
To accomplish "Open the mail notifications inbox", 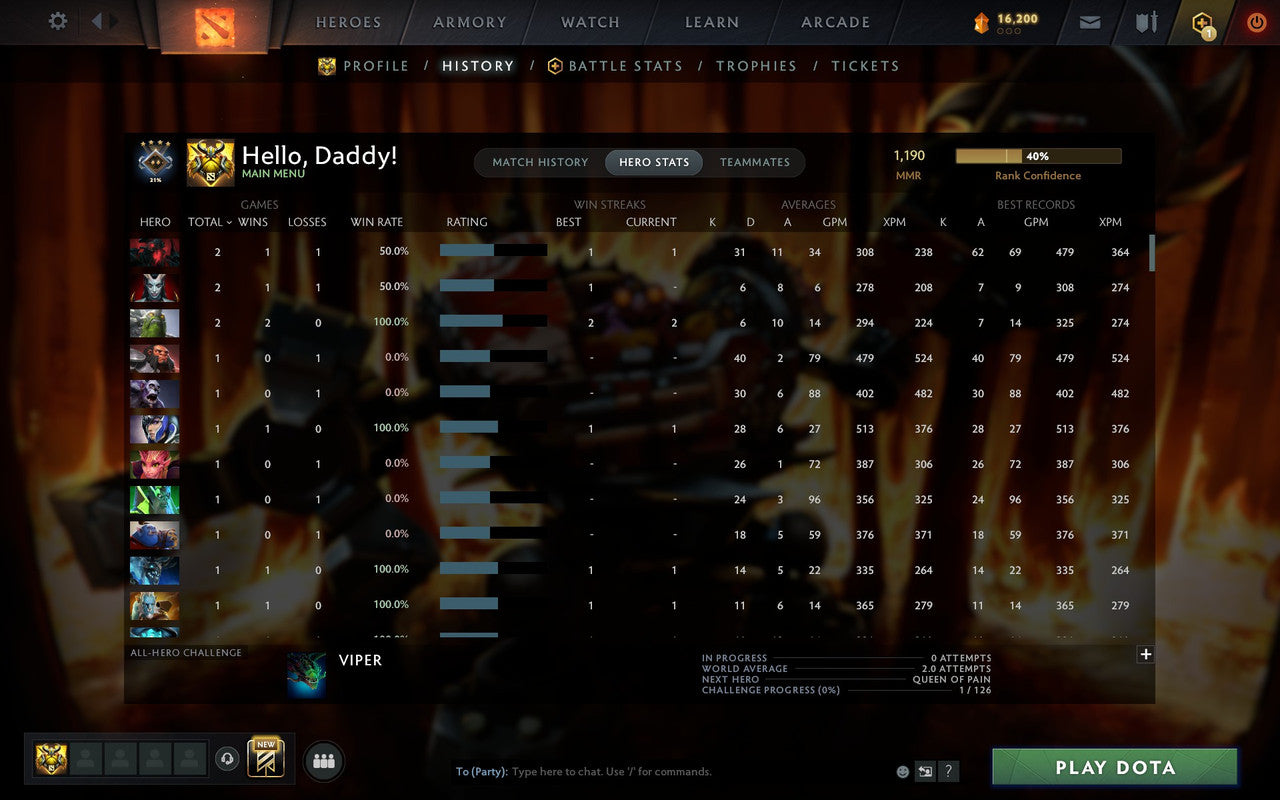I will [1089, 21].
